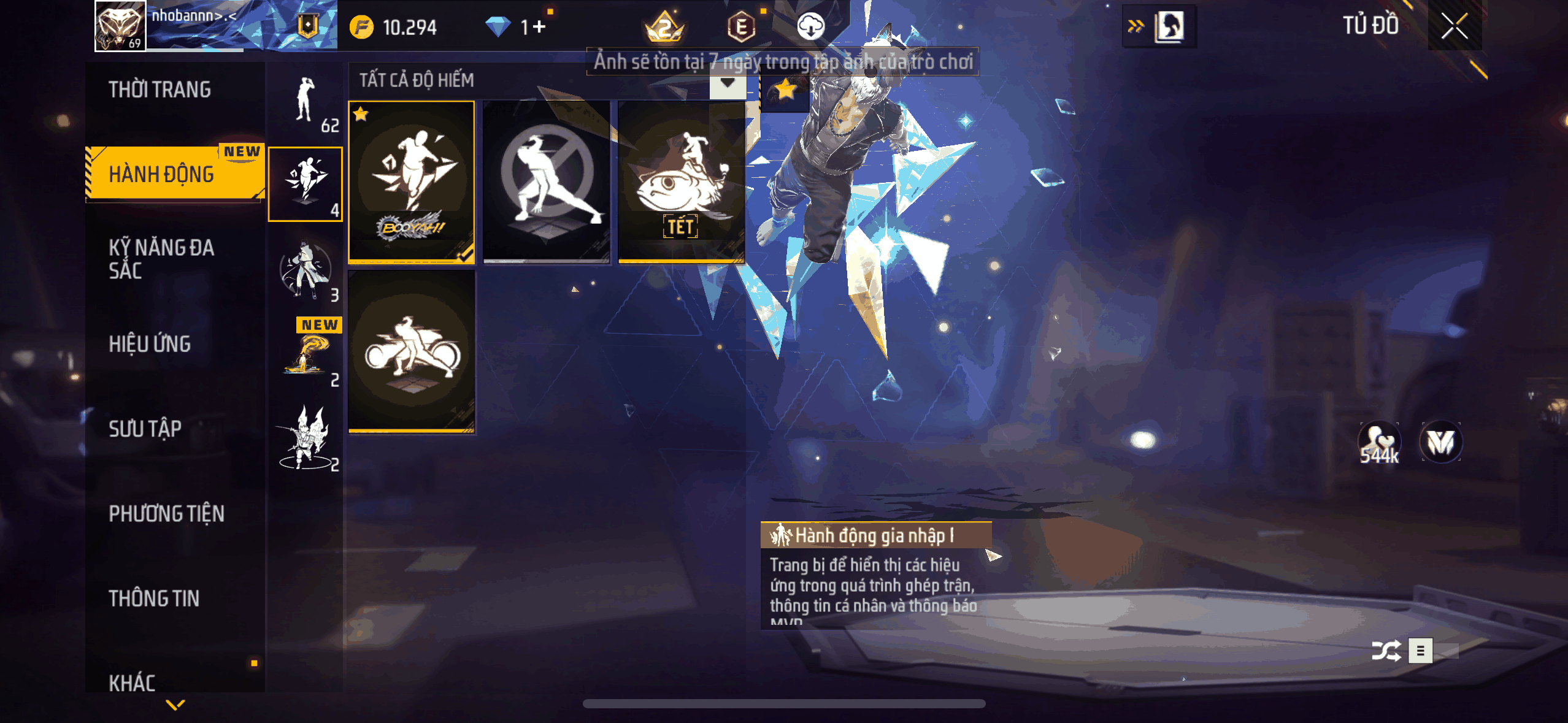Select the Khác category
This screenshot has width=1568, height=723.
[132, 682]
